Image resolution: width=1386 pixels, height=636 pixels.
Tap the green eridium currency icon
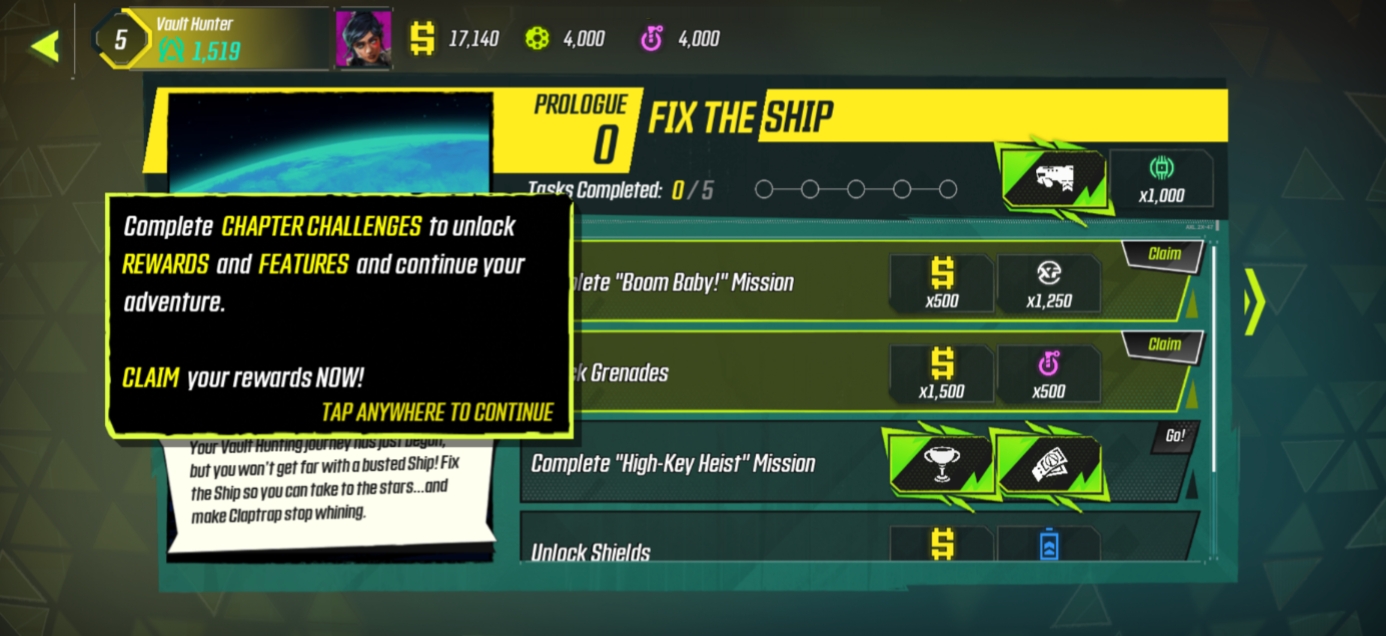click(x=538, y=40)
